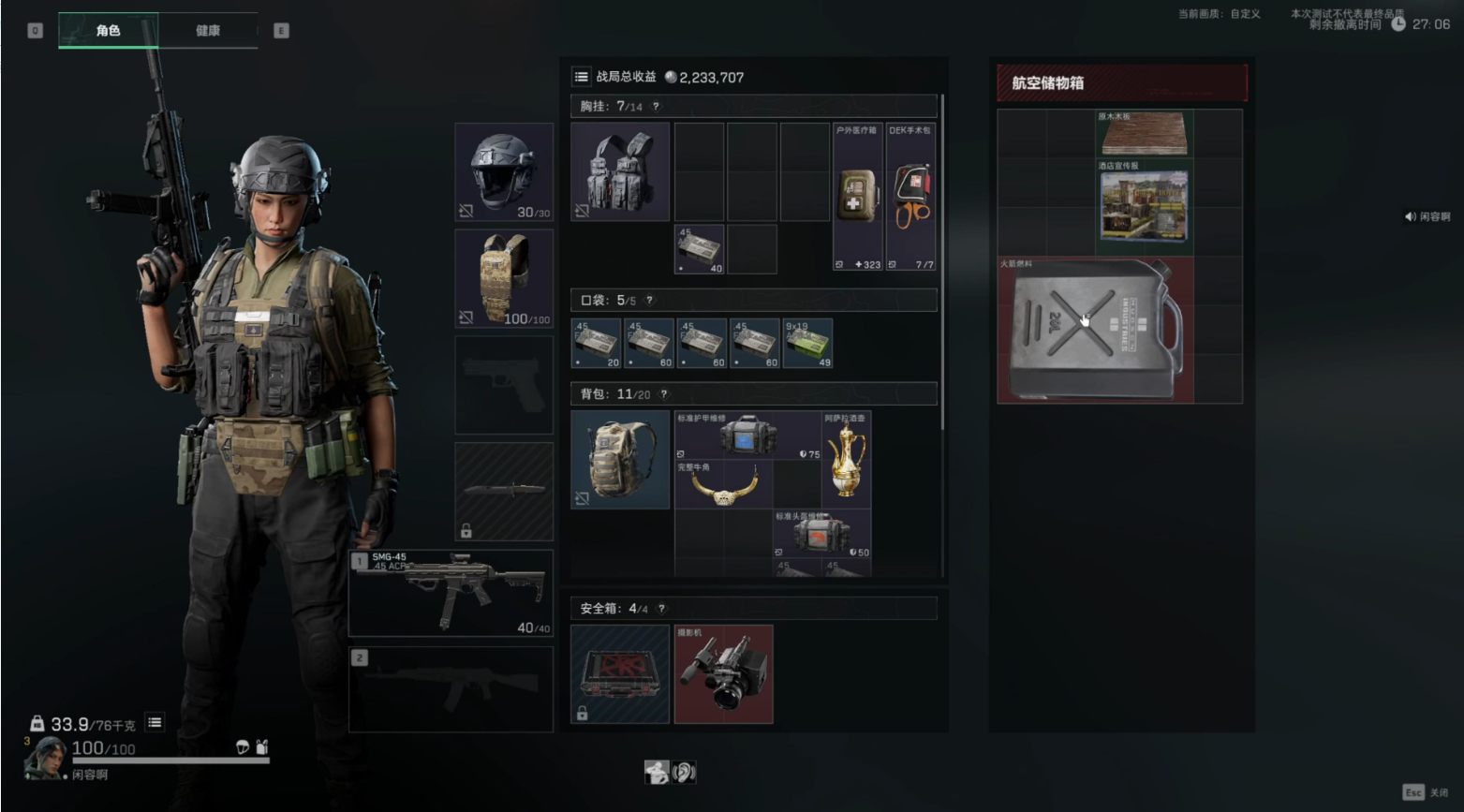Switch to the 健康 tab
The image size is (1464, 812).
coord(207,31)
